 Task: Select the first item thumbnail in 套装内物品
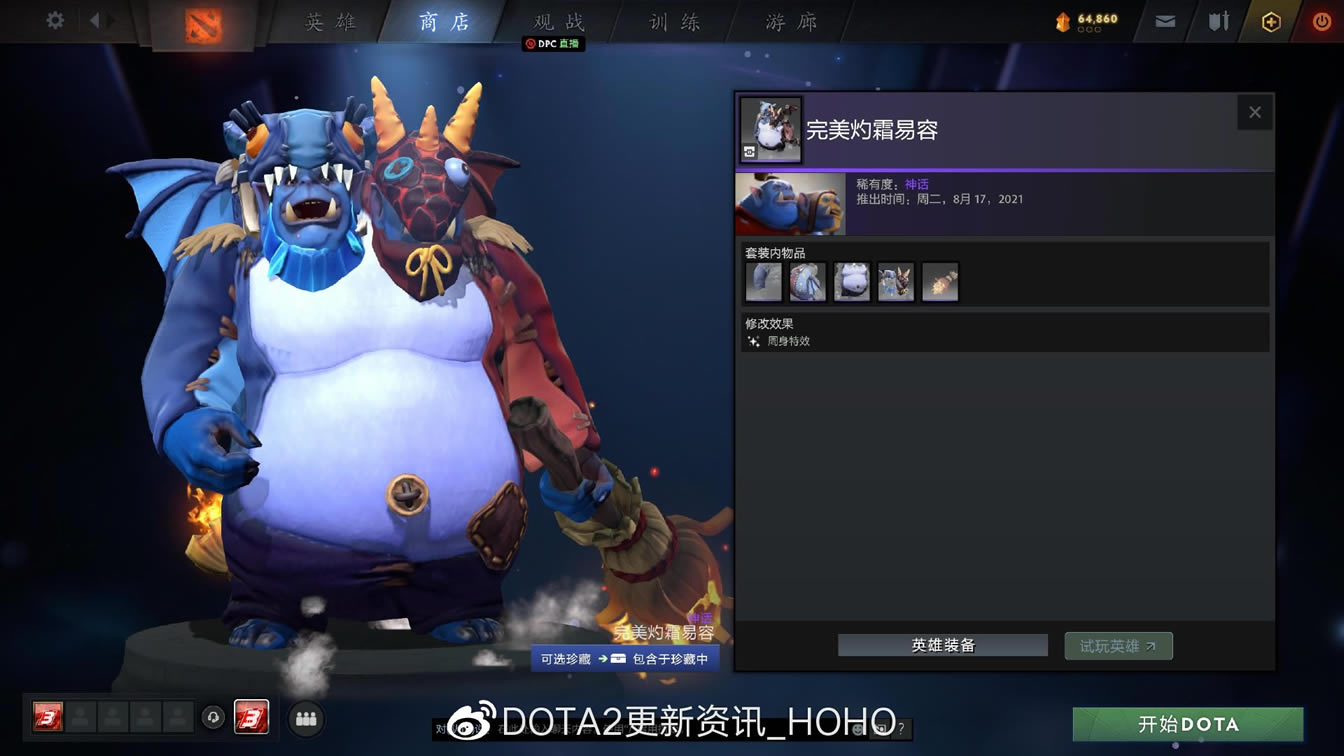[x=763, y=281]
